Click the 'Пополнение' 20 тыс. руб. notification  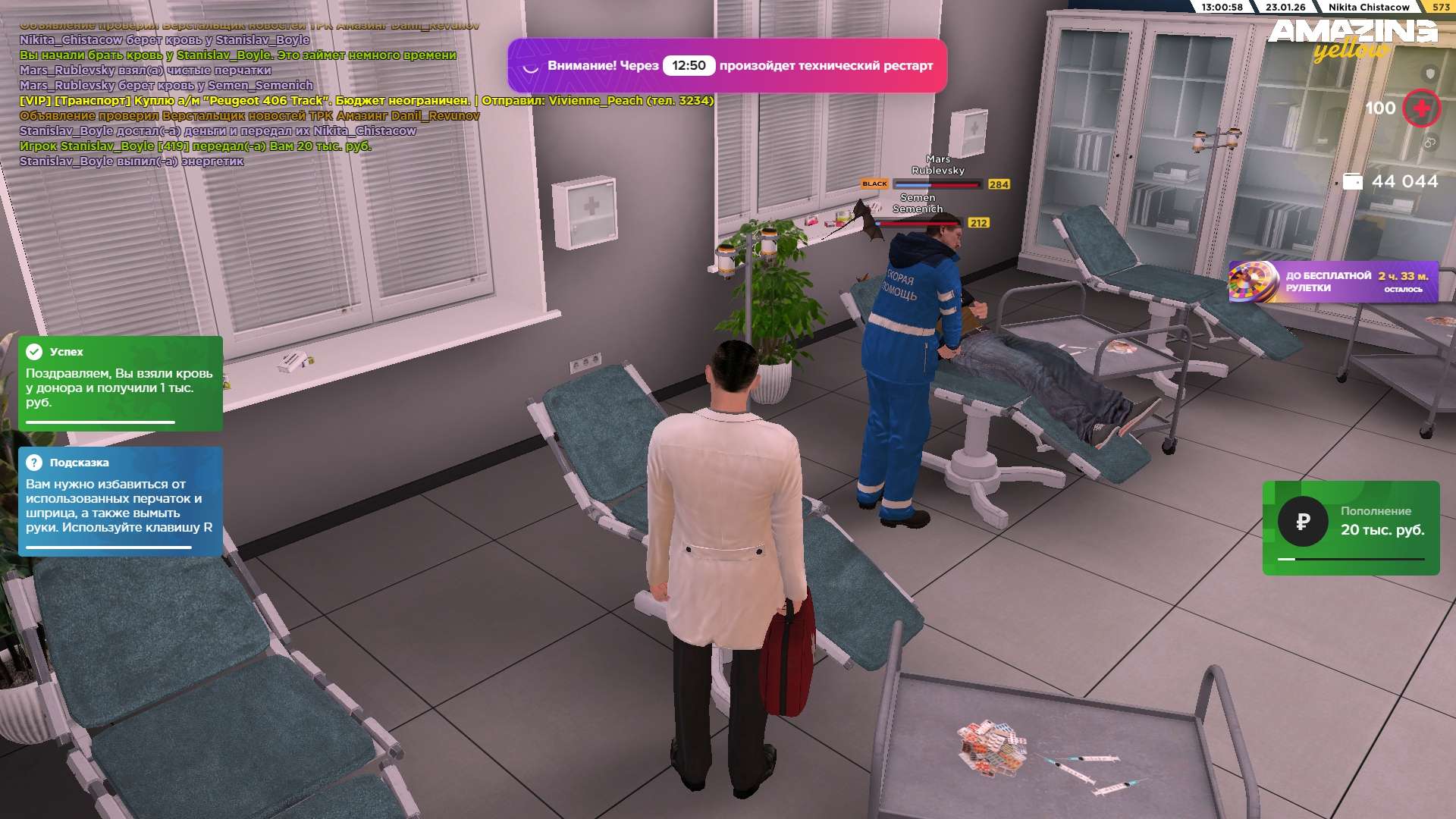click(x=1351, y=528)
